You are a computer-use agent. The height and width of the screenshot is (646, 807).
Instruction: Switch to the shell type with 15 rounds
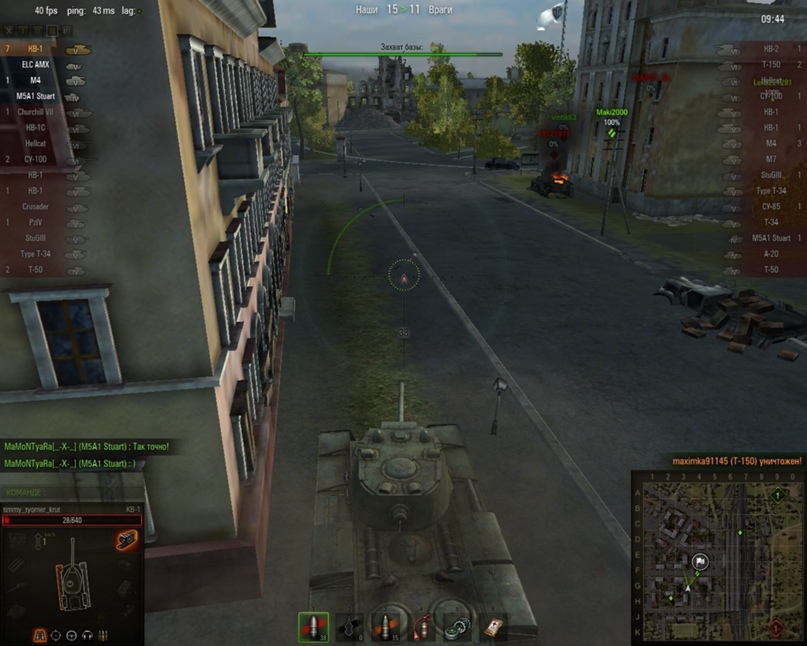[x=386, y=627]
